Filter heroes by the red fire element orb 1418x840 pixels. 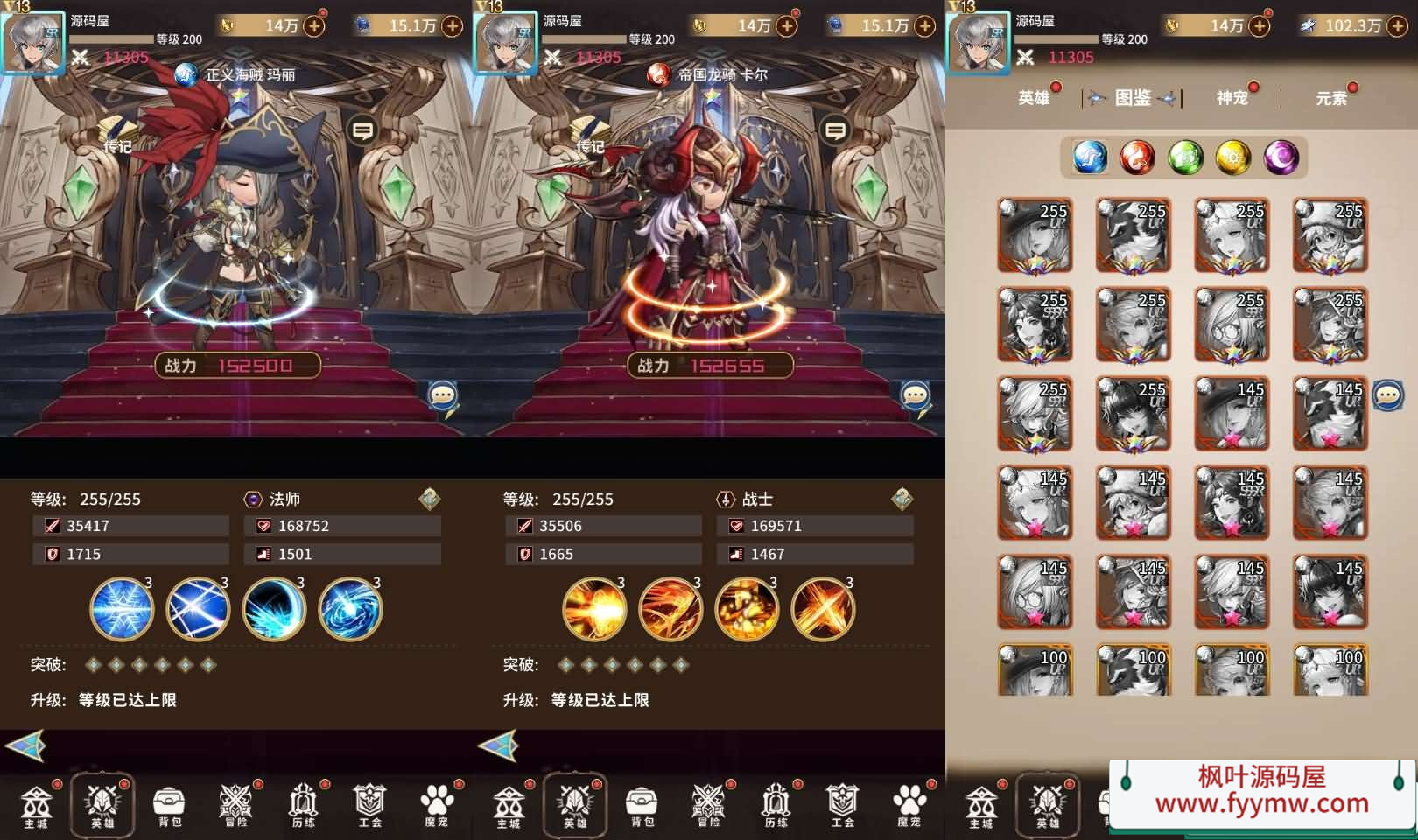[x=1137, y=157]
